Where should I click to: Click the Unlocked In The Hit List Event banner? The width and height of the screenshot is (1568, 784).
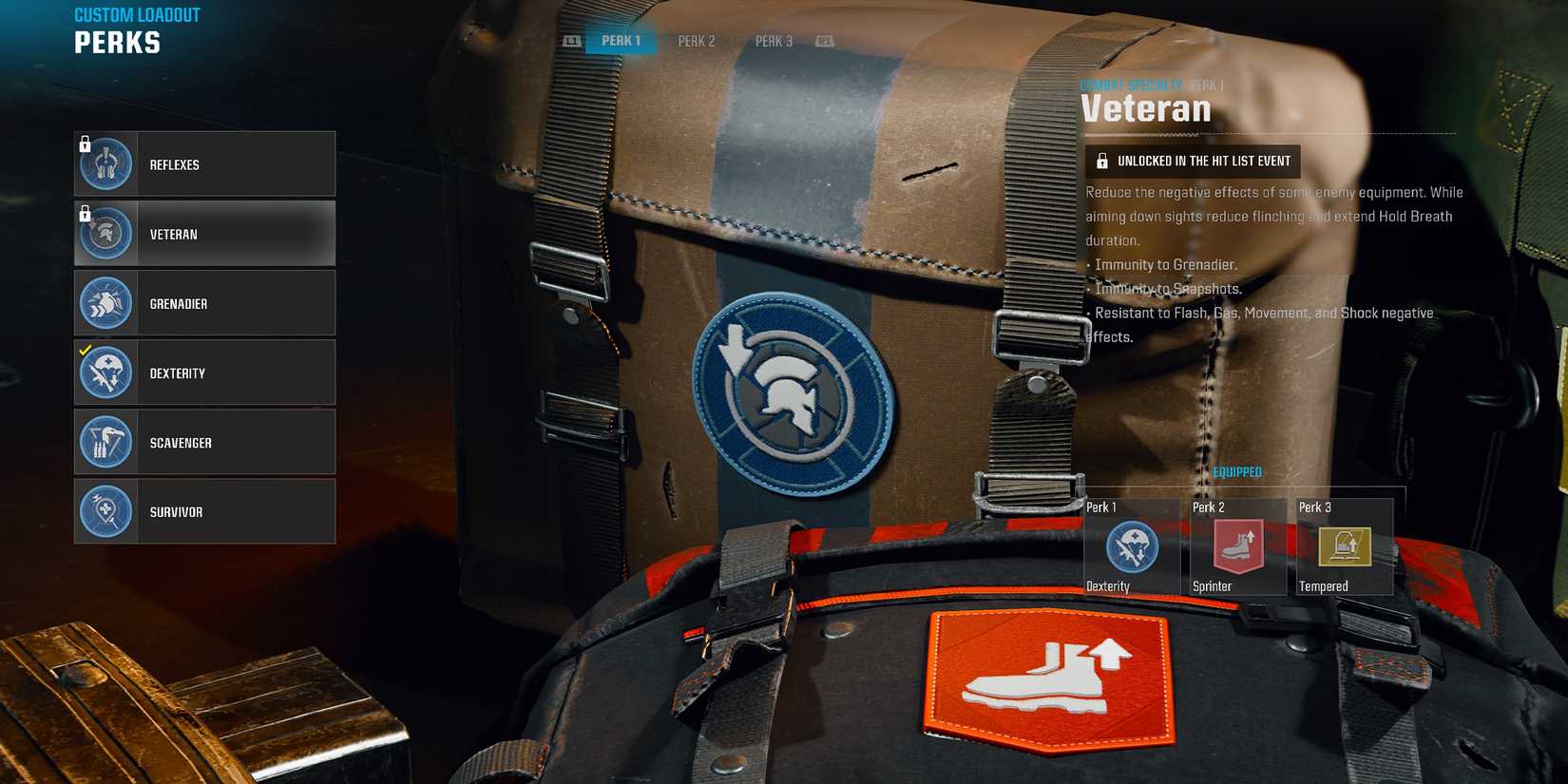pos(1193,161)
